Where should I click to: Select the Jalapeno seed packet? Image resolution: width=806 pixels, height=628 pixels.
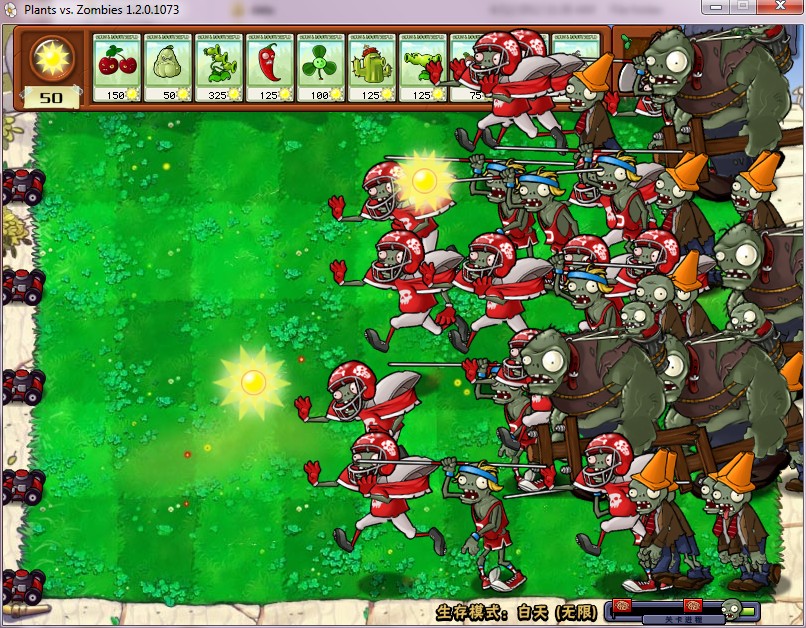(270, 67)
